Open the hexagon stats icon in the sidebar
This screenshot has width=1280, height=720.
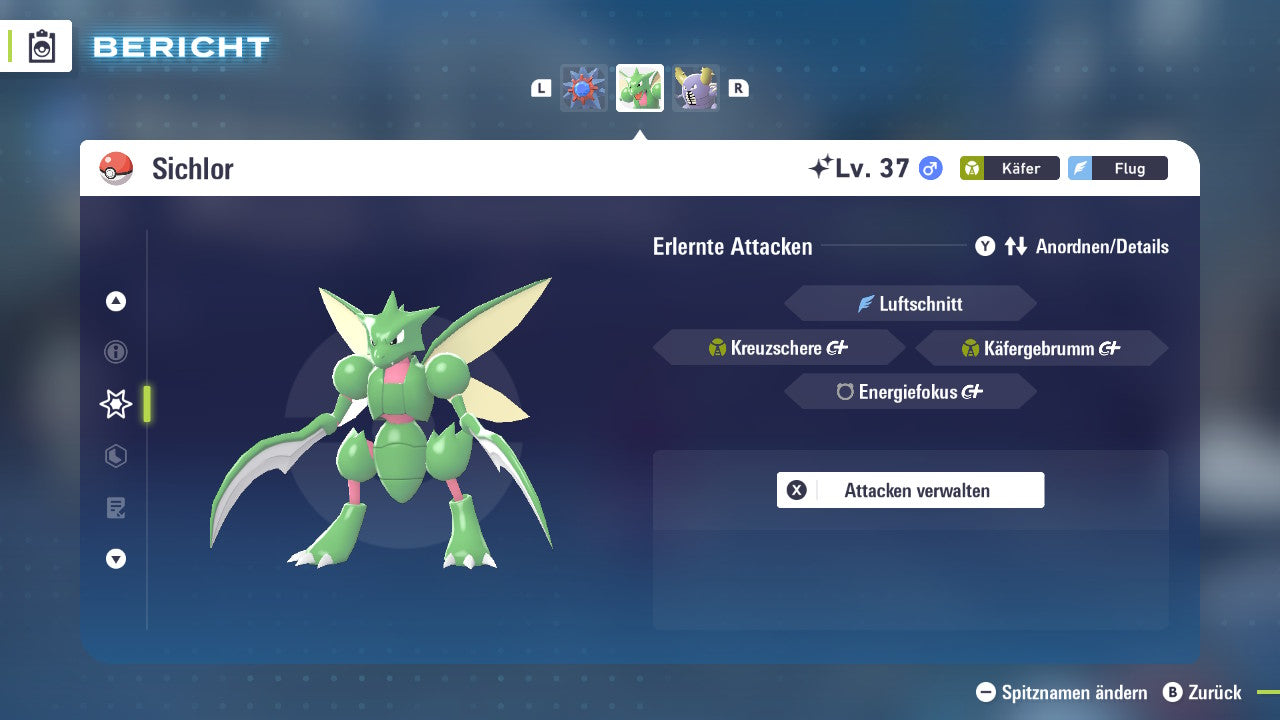tap(115, 456)
